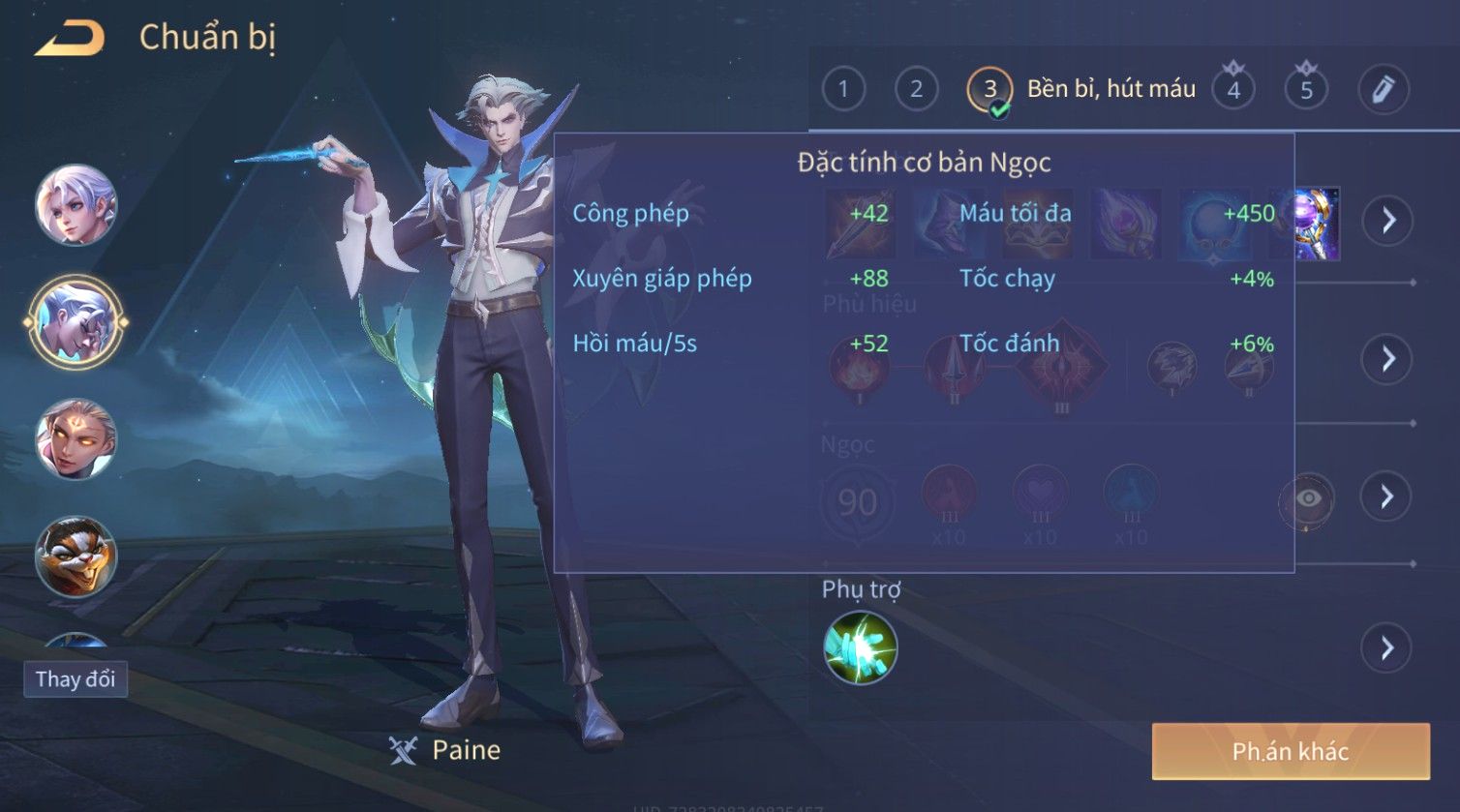Open the Ngọc details arrow
1460x812 pixels.
(x=1386, y=497)
